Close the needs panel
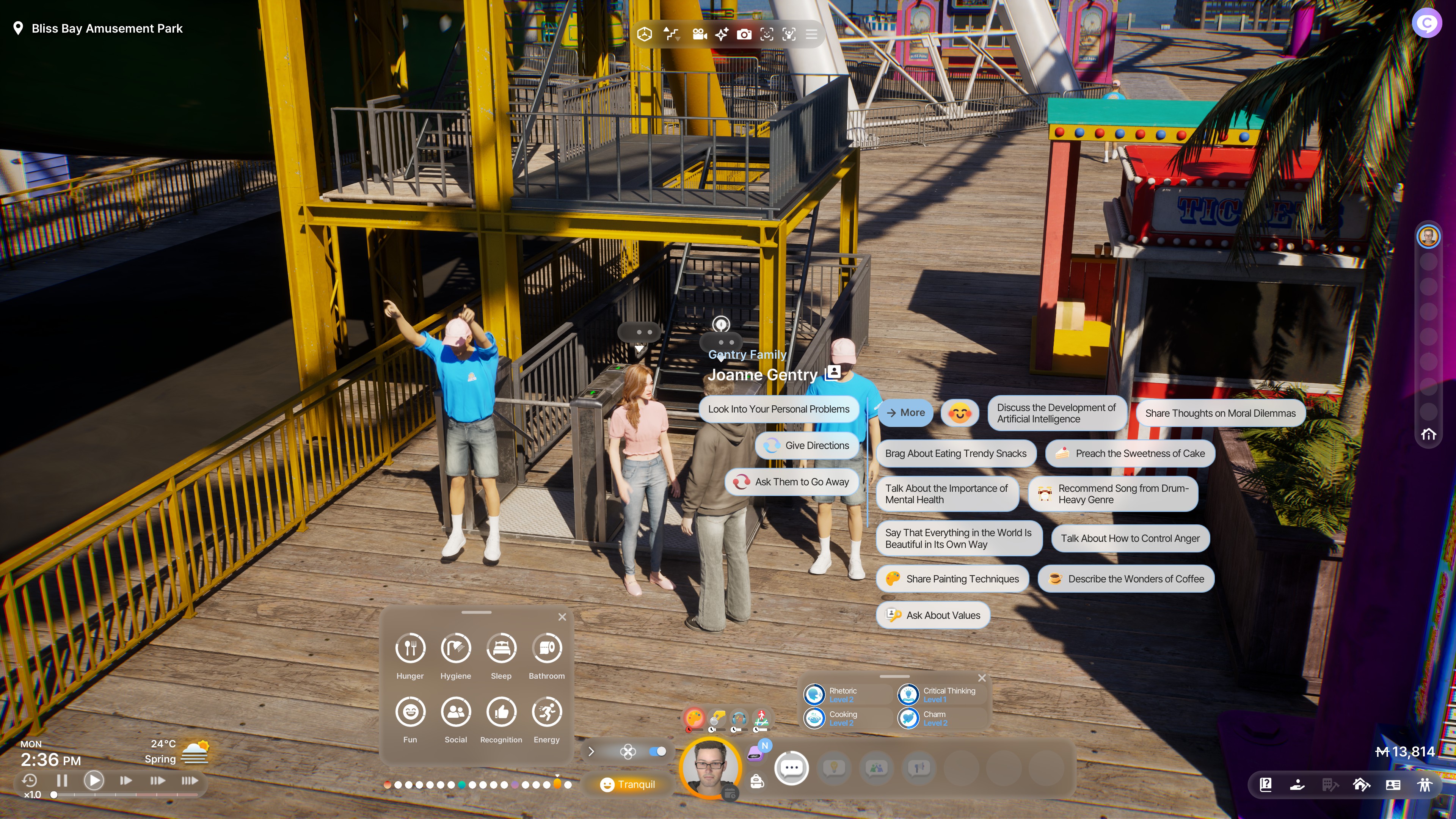 (x=562, y=617)
